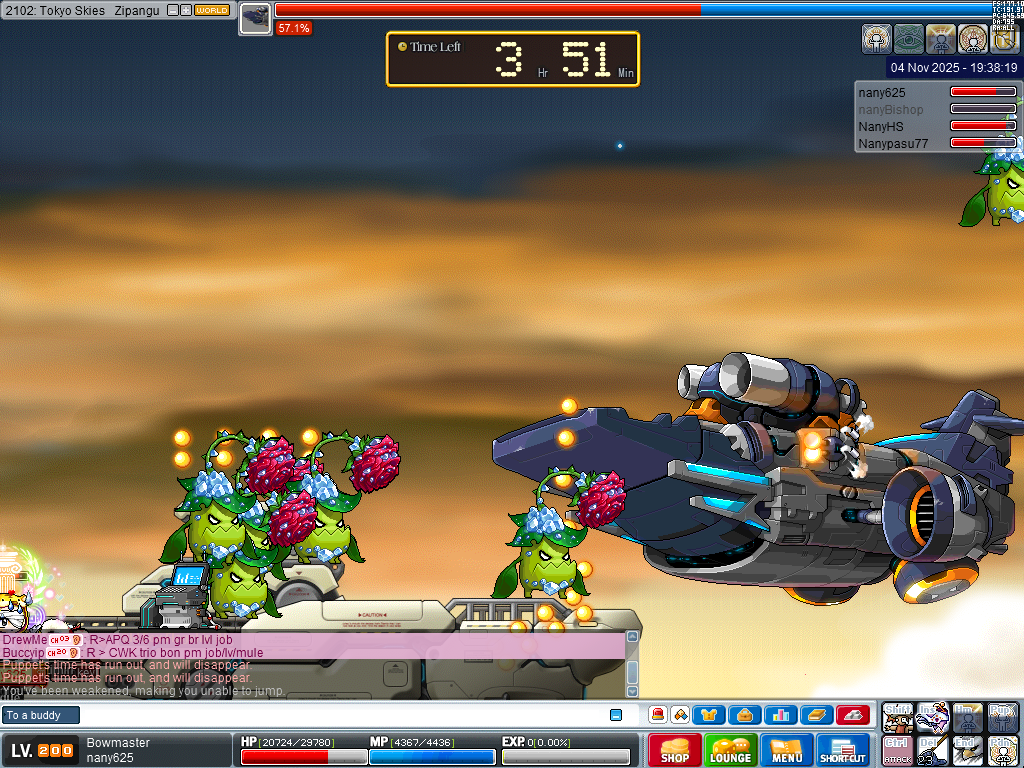Select the Shift quickslot skill
Image resolution: width=1024 pixels, height=768 pixels.
pos(898,716)
